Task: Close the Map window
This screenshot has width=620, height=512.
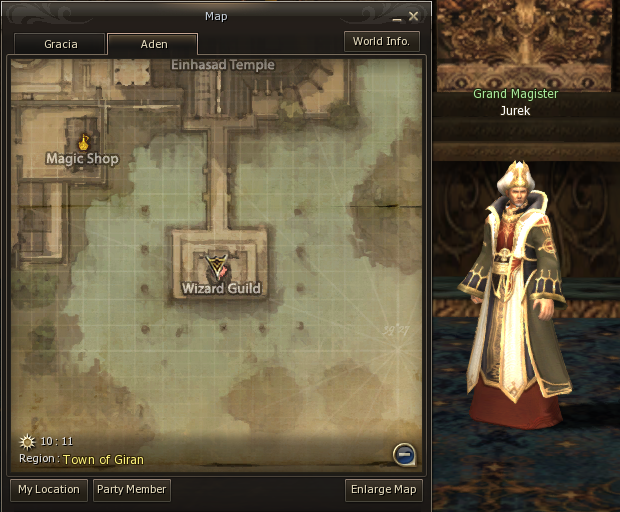Action: 413,16
